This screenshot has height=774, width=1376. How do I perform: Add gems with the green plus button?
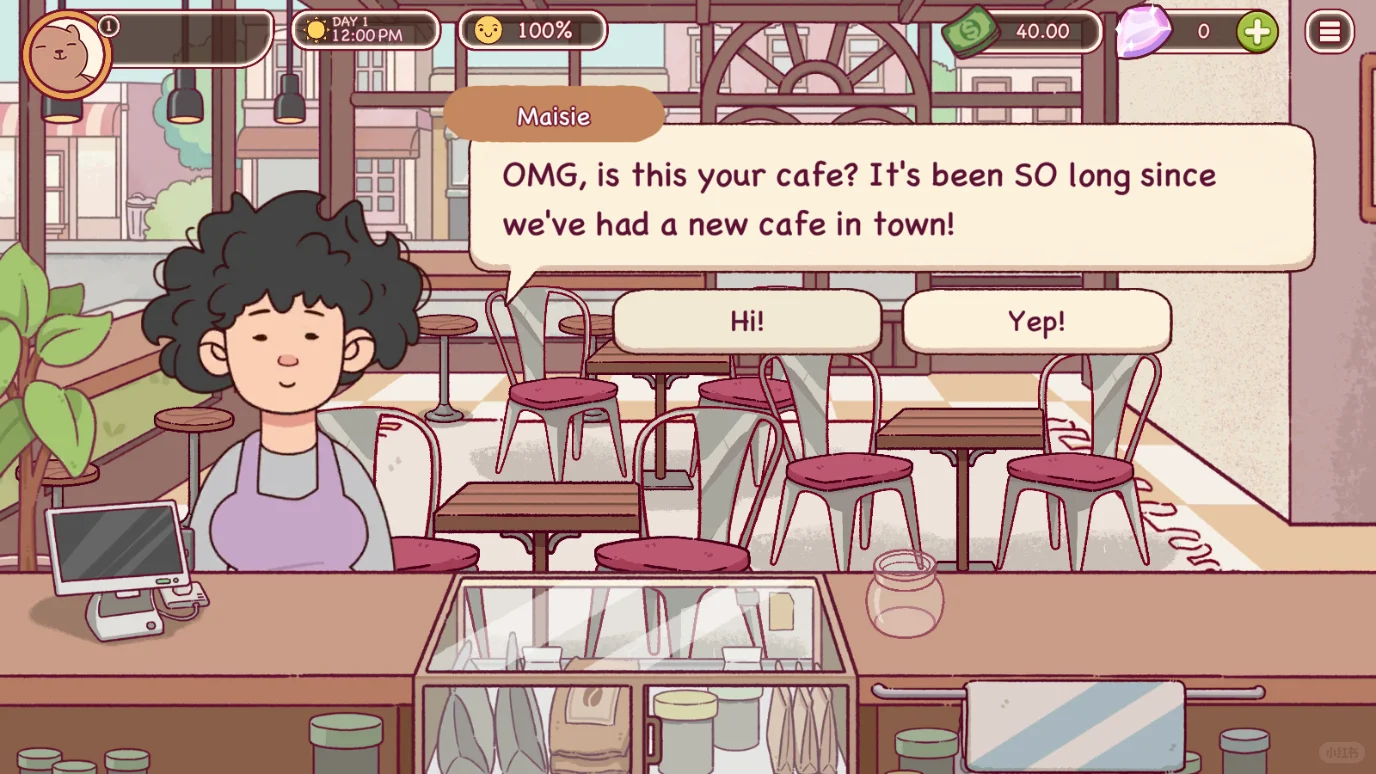coord(1257,32)
